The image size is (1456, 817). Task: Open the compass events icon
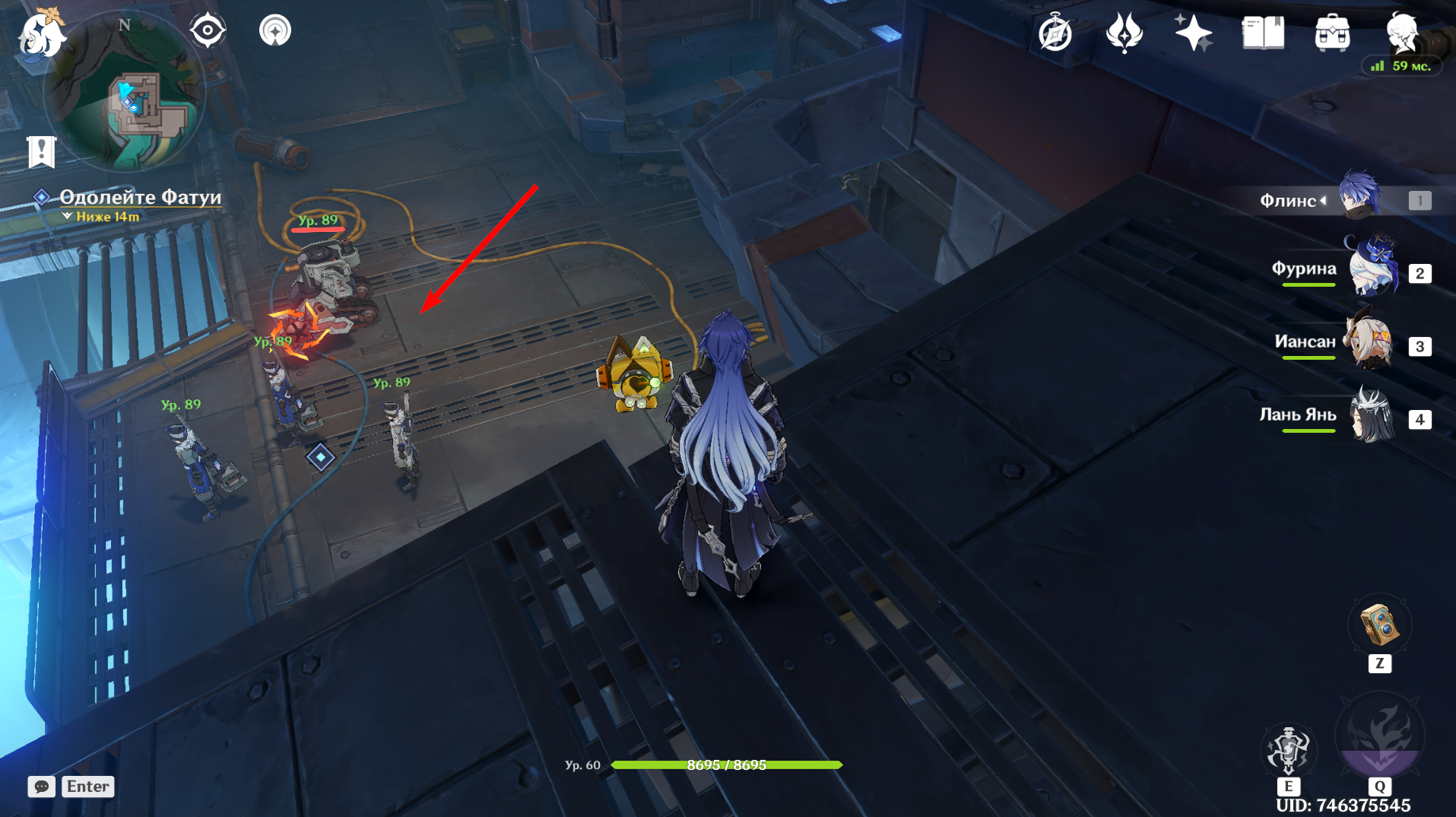(1055, 33)
